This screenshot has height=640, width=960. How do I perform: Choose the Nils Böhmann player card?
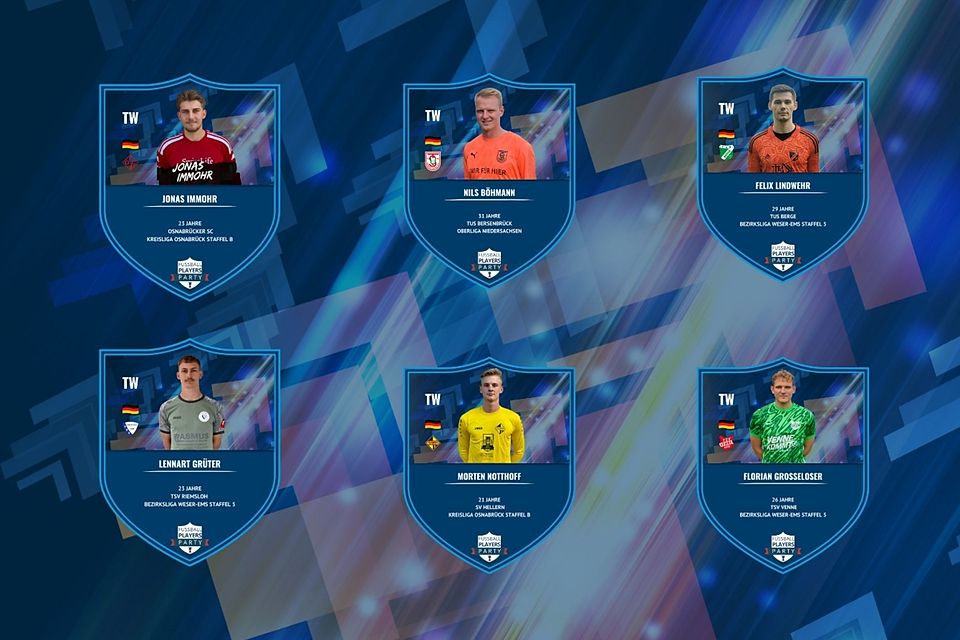click(x=489, y=182)
